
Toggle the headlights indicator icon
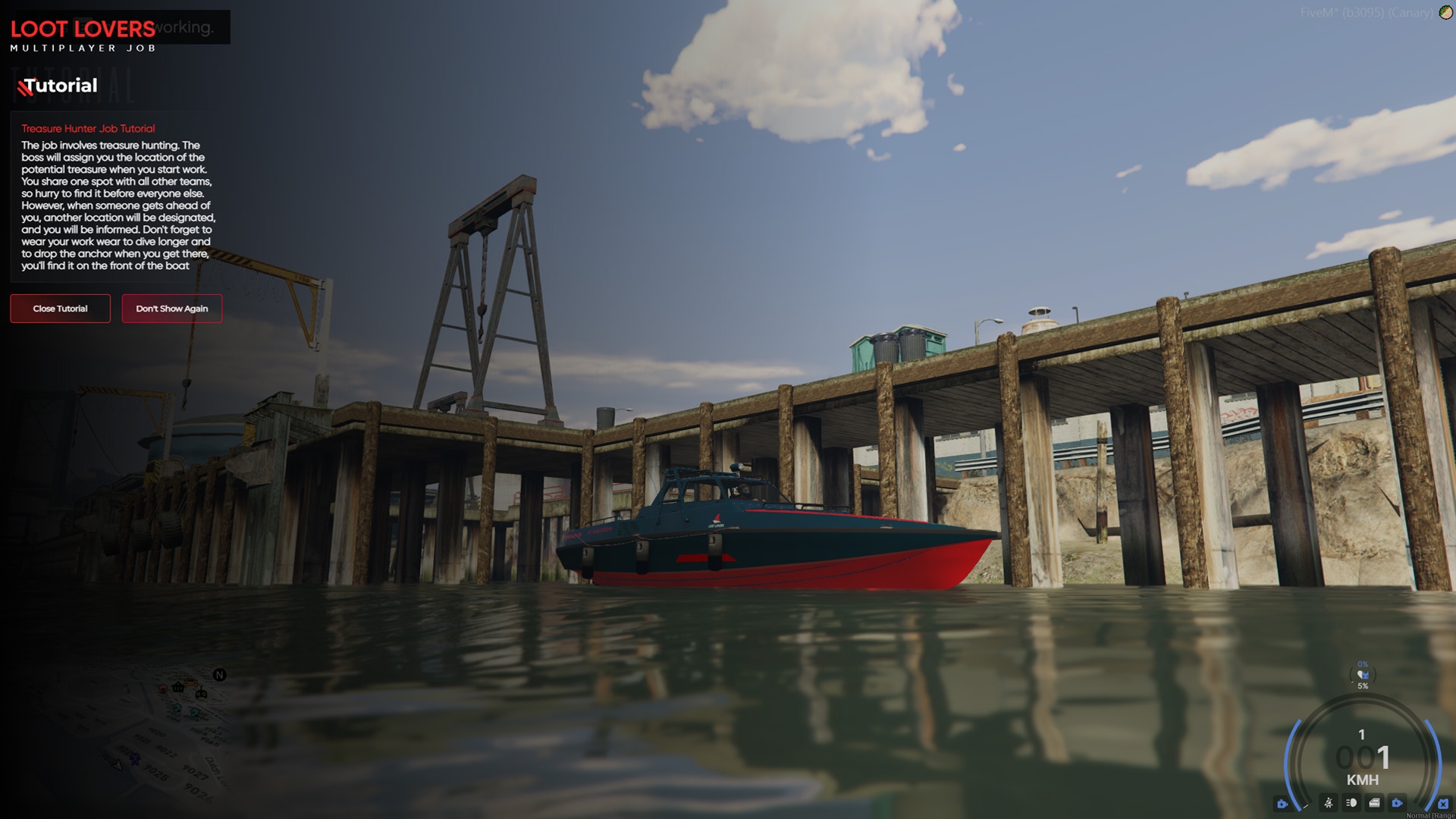pos(1351,802)
